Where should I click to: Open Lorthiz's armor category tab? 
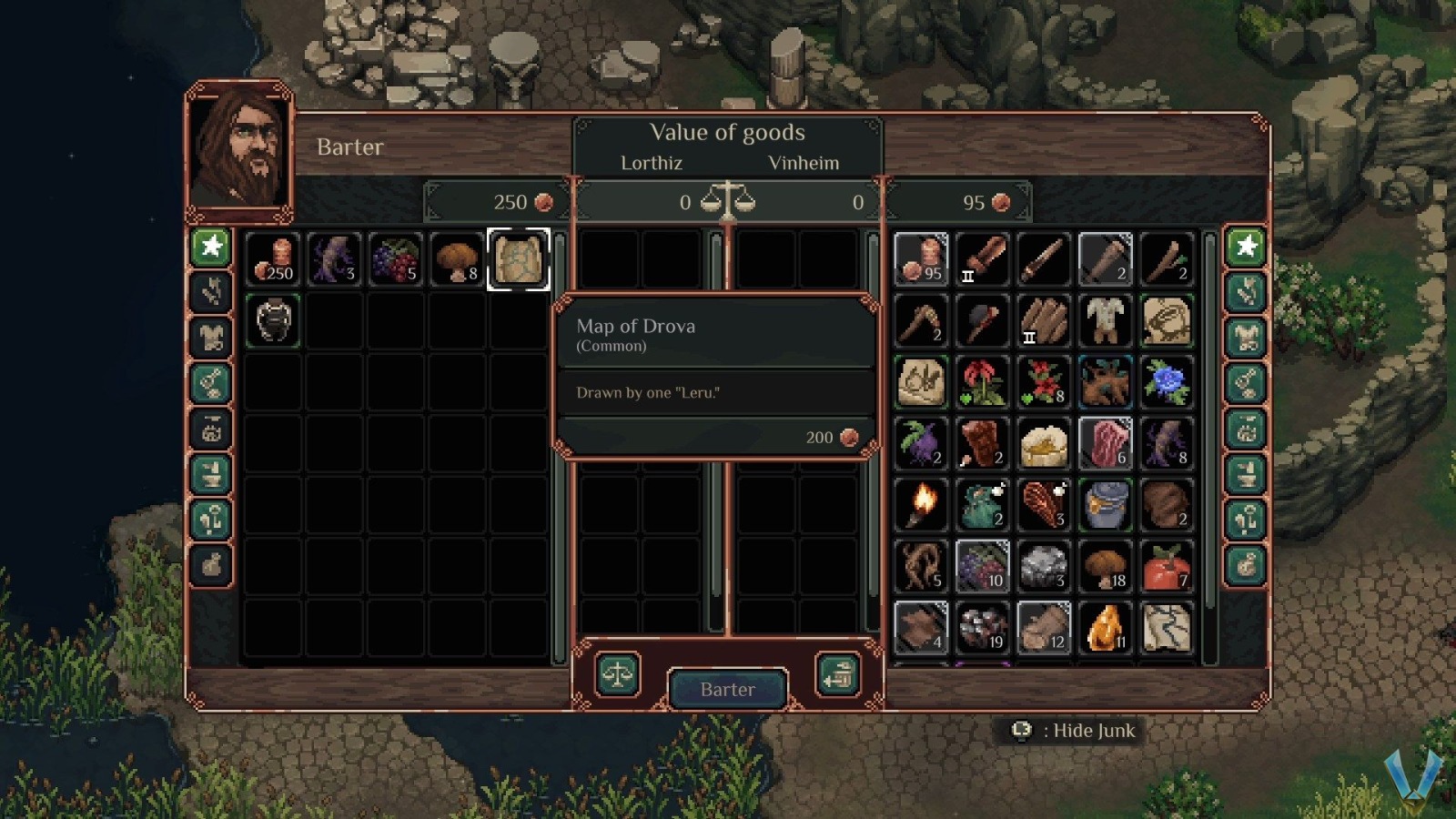coord(211,337)
